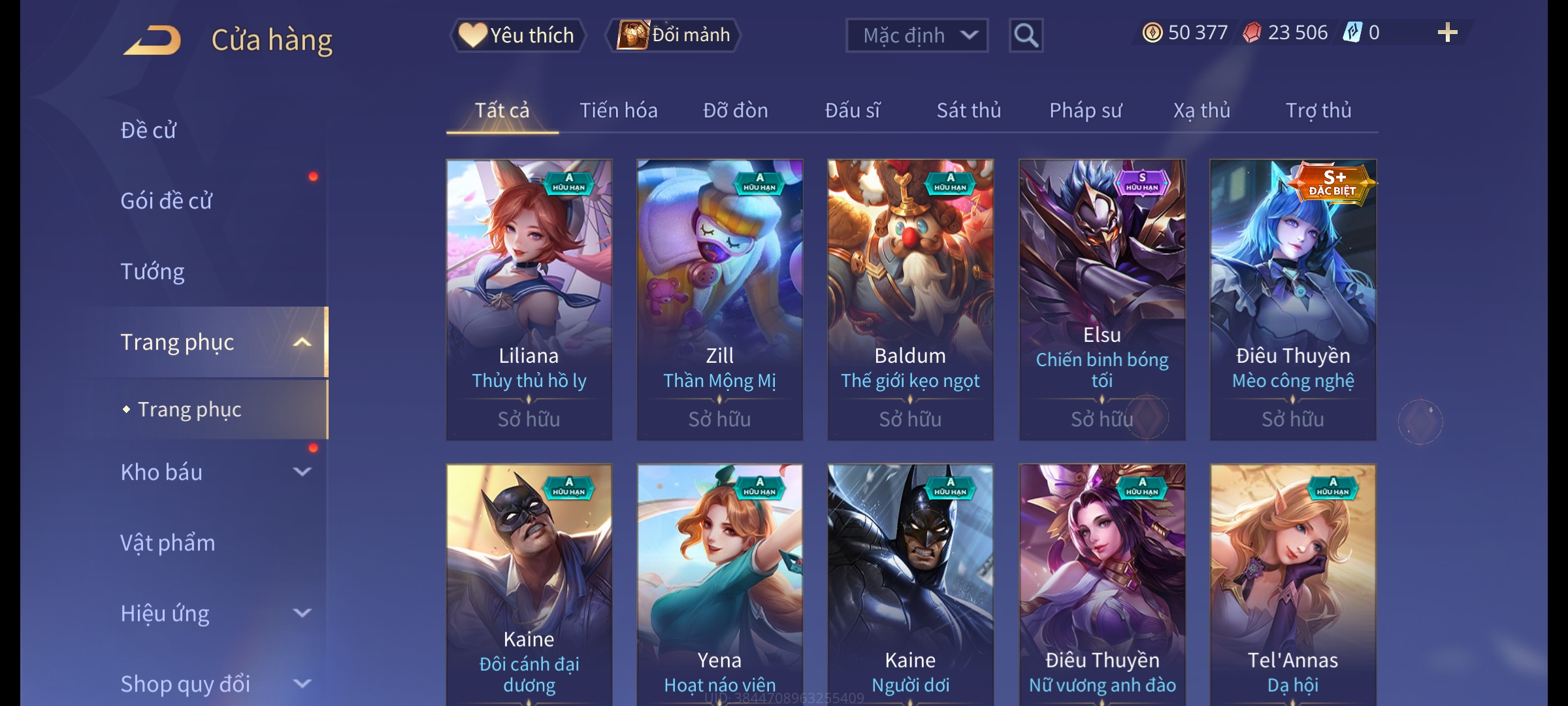Select Elsu Chiến binh bóng tối skin
Screen dimensions: 1568x706
click(x=1102, y=299)
